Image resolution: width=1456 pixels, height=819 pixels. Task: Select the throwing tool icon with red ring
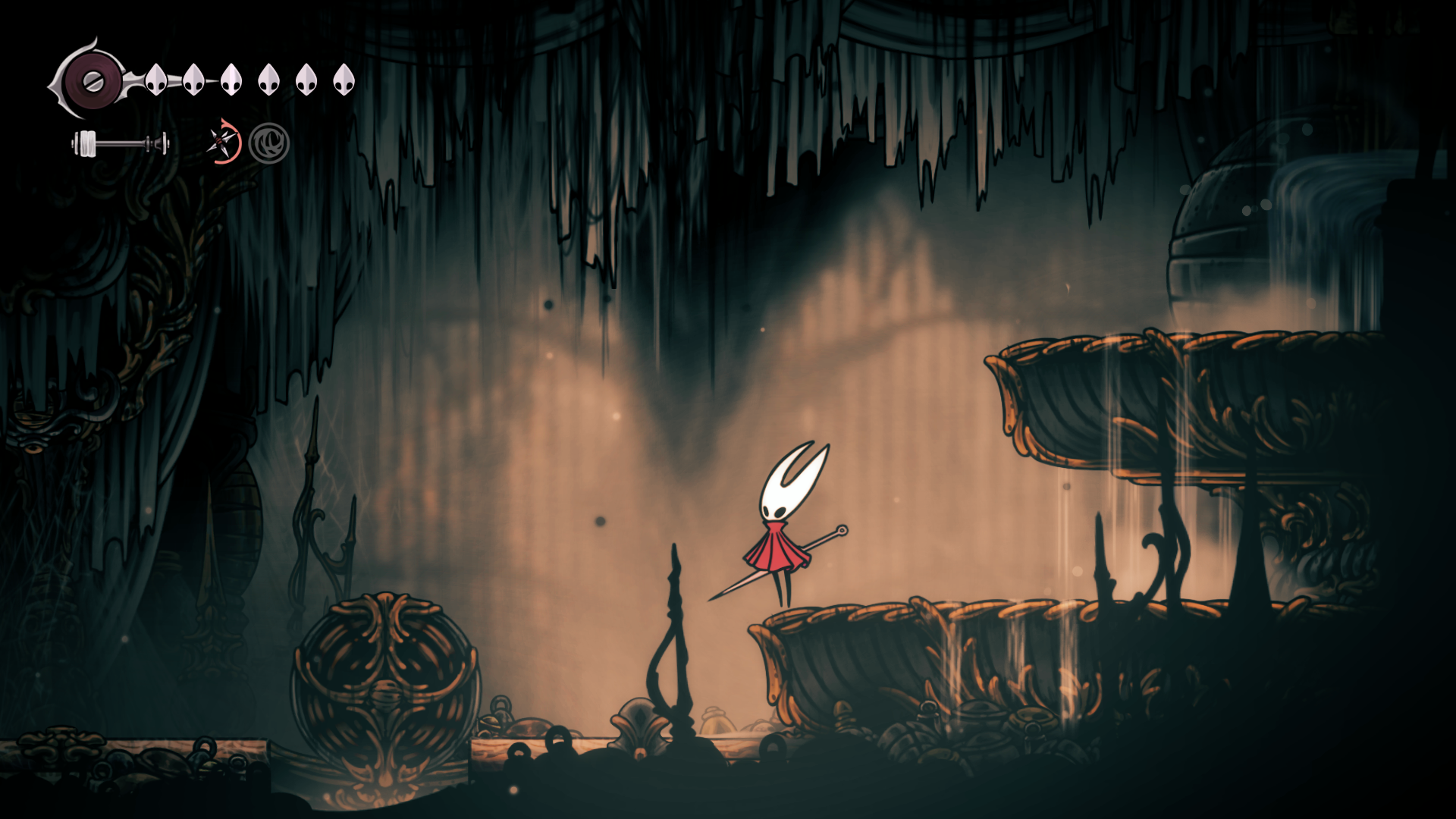coord(224,142)
